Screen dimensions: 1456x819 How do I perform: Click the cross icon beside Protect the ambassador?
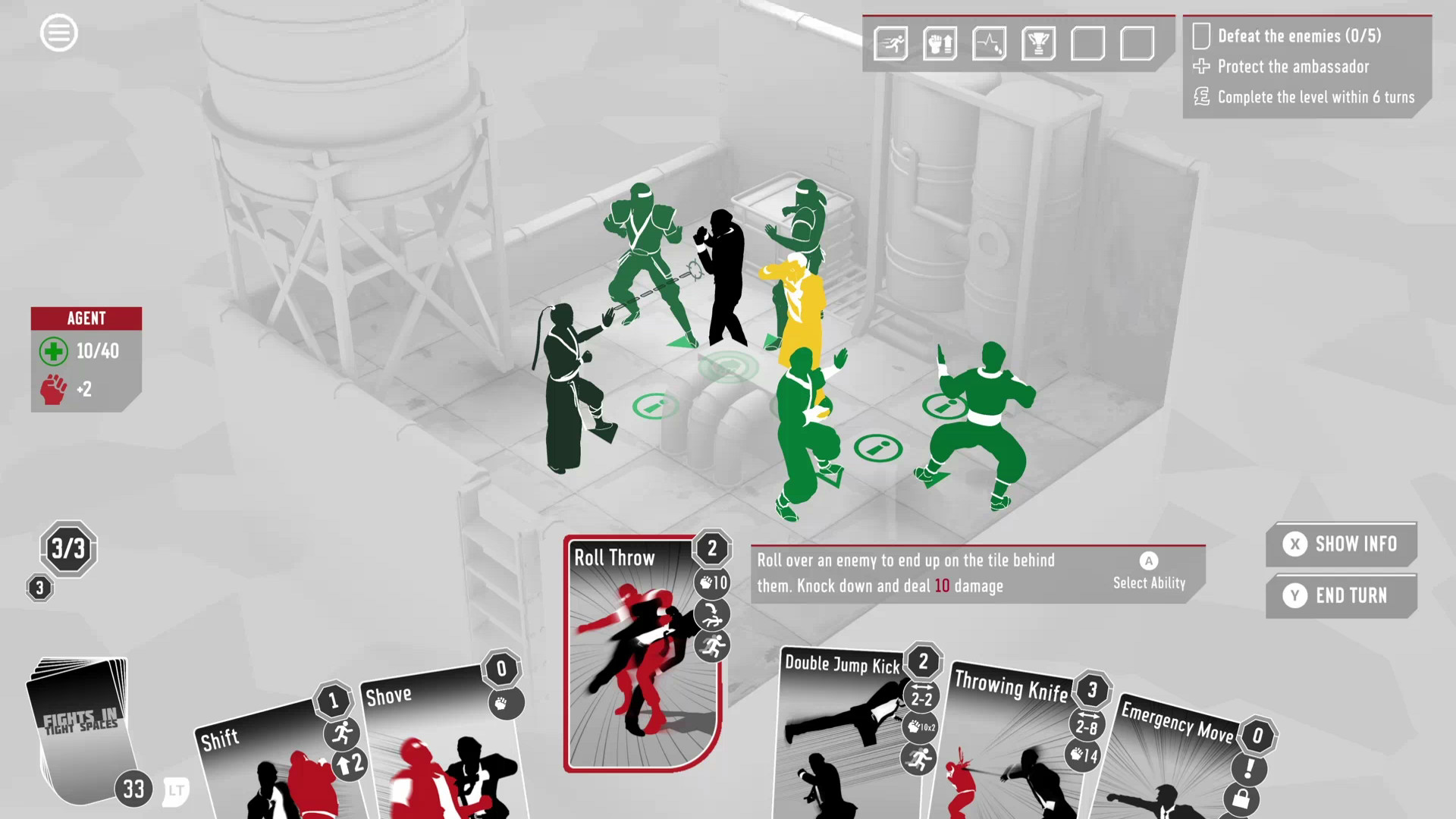click(1200, 67)
